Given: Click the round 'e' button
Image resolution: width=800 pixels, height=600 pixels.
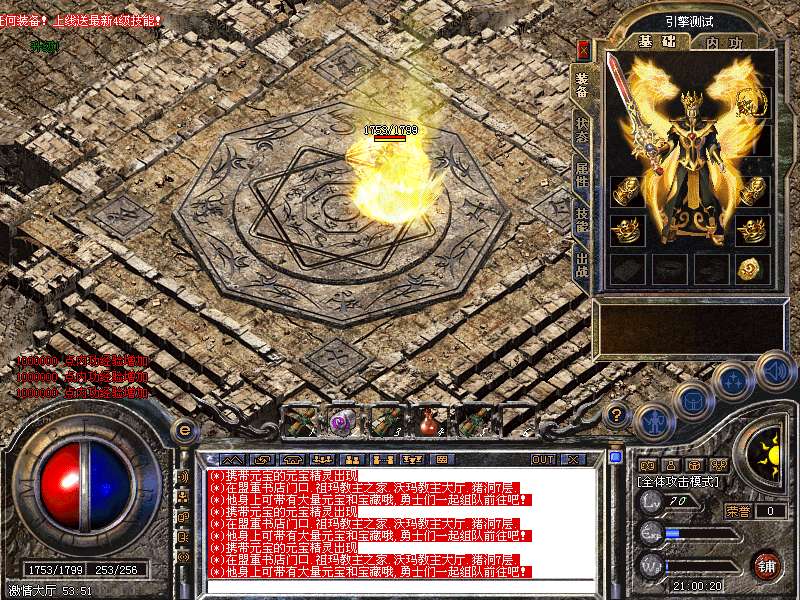Looking at the screenshot, I should [184, 430].
